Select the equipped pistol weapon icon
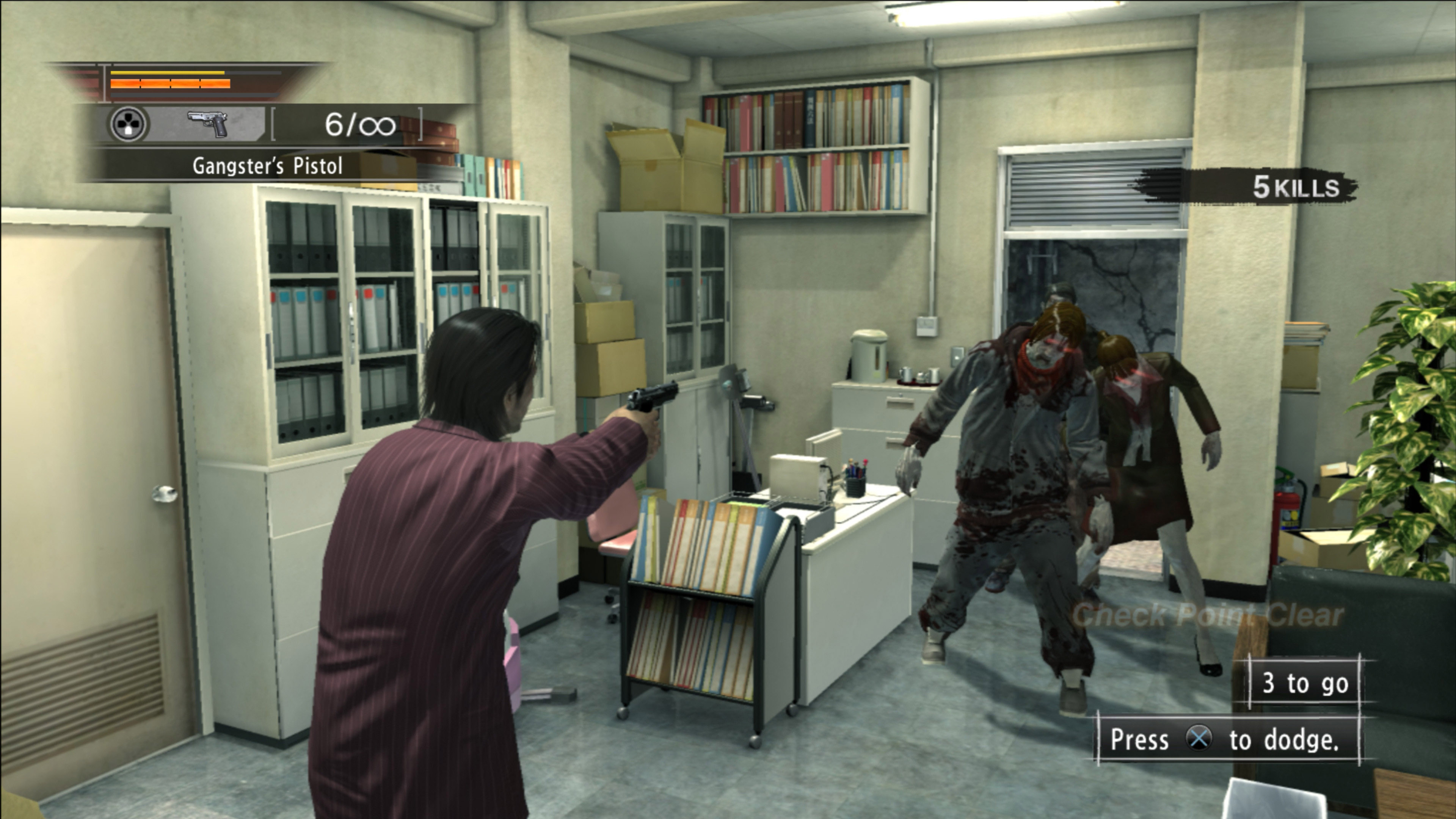The image size is (1456, 819). pyautogui.click(x=207, y=124)
